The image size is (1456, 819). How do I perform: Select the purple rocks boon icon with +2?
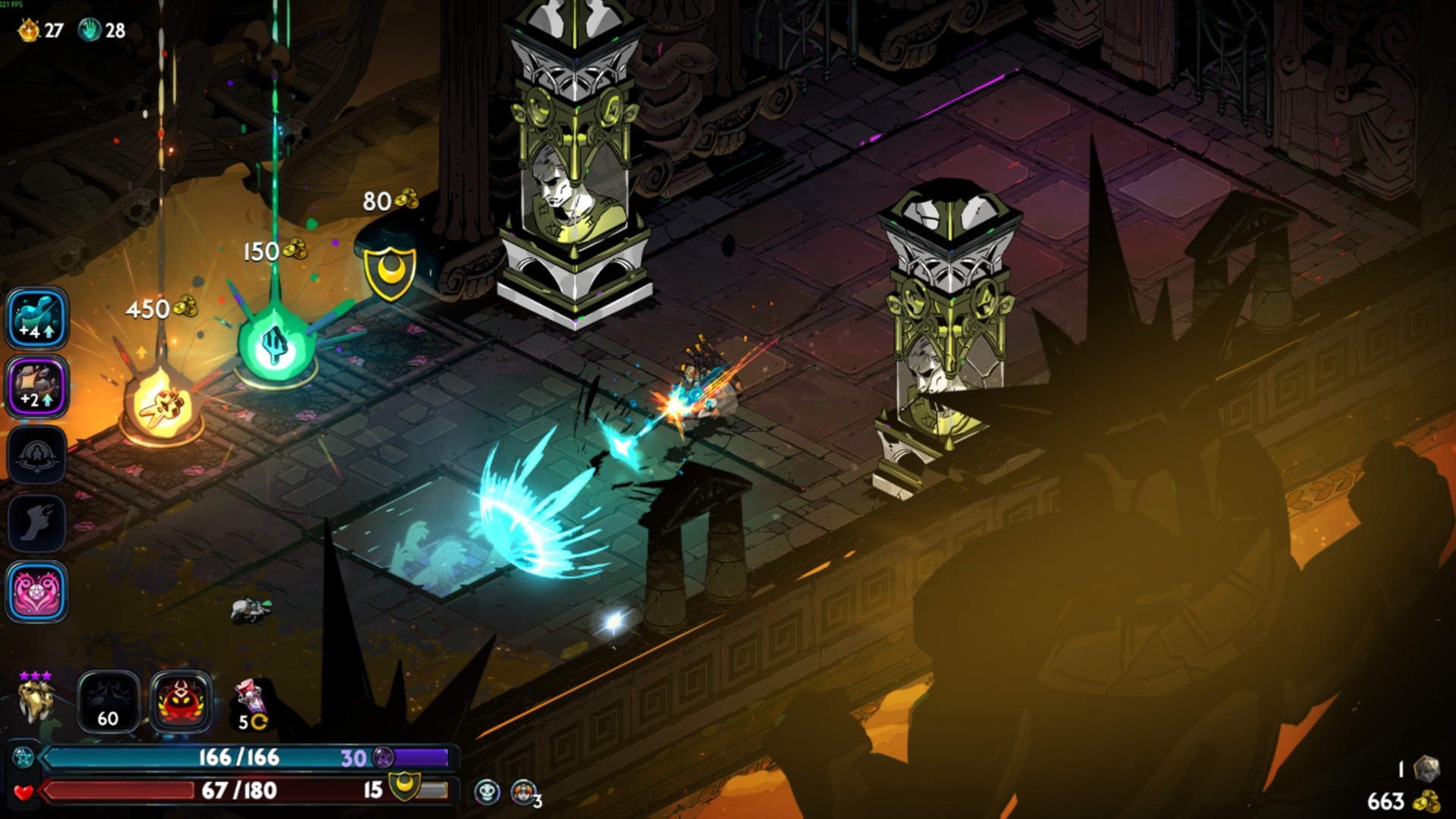click(x=37, y=387)
